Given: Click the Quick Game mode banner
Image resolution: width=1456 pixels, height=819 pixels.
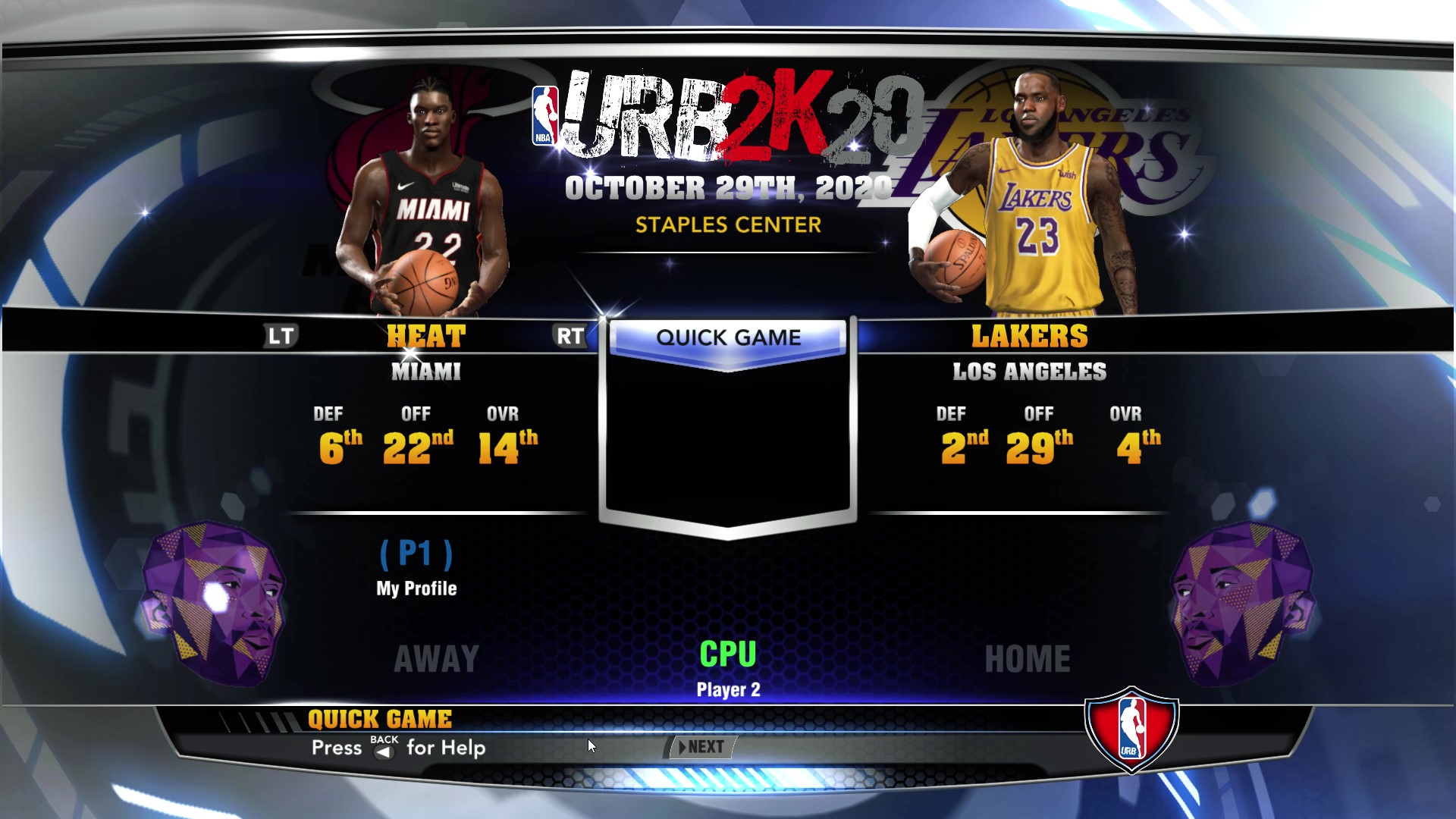Looking at the screenshot, I should (728, 337).
